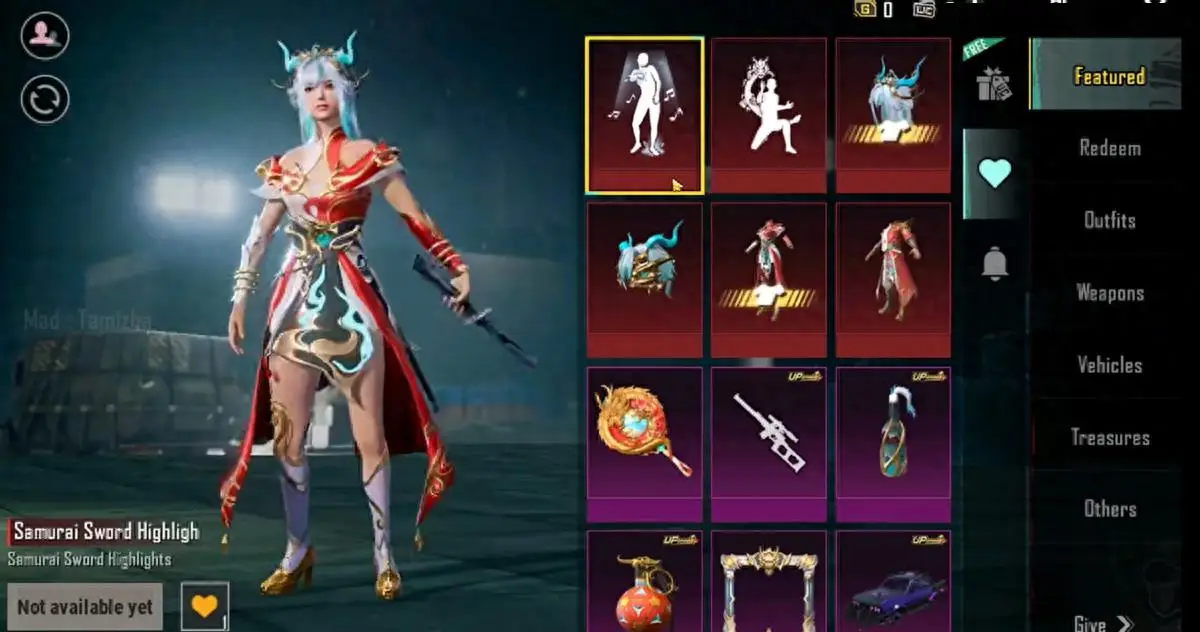
Task: Select the teal heart wishlist tab
Action: tap(993, 174)
